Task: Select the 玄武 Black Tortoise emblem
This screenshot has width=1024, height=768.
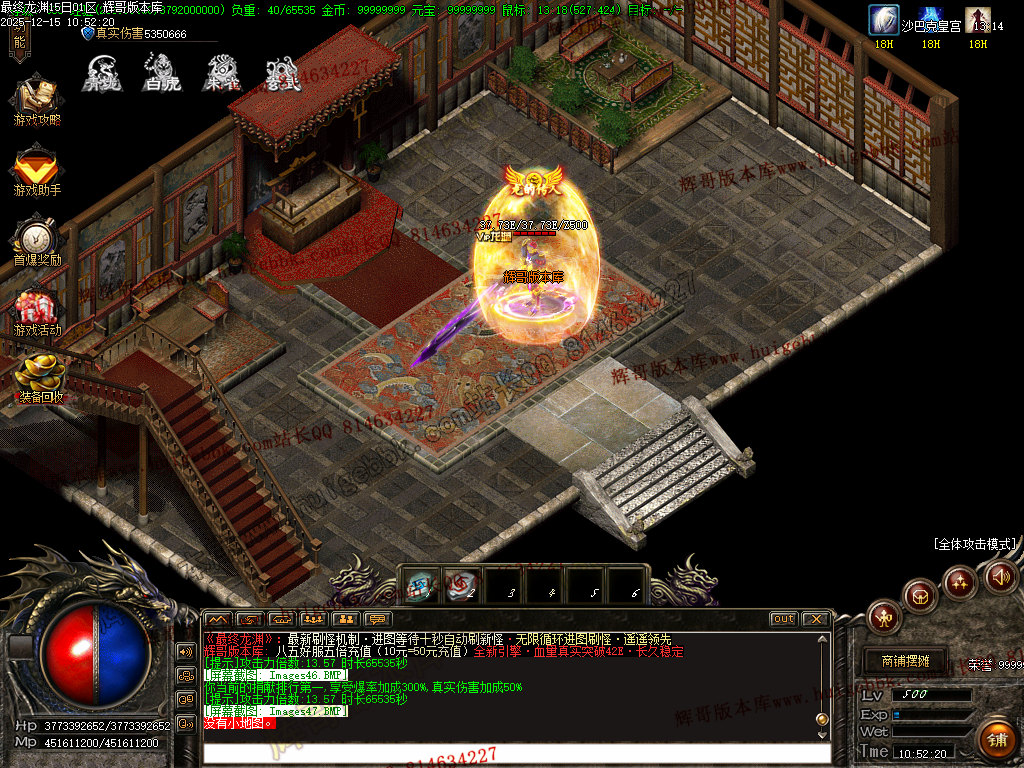Action: [x=282, y=74]
